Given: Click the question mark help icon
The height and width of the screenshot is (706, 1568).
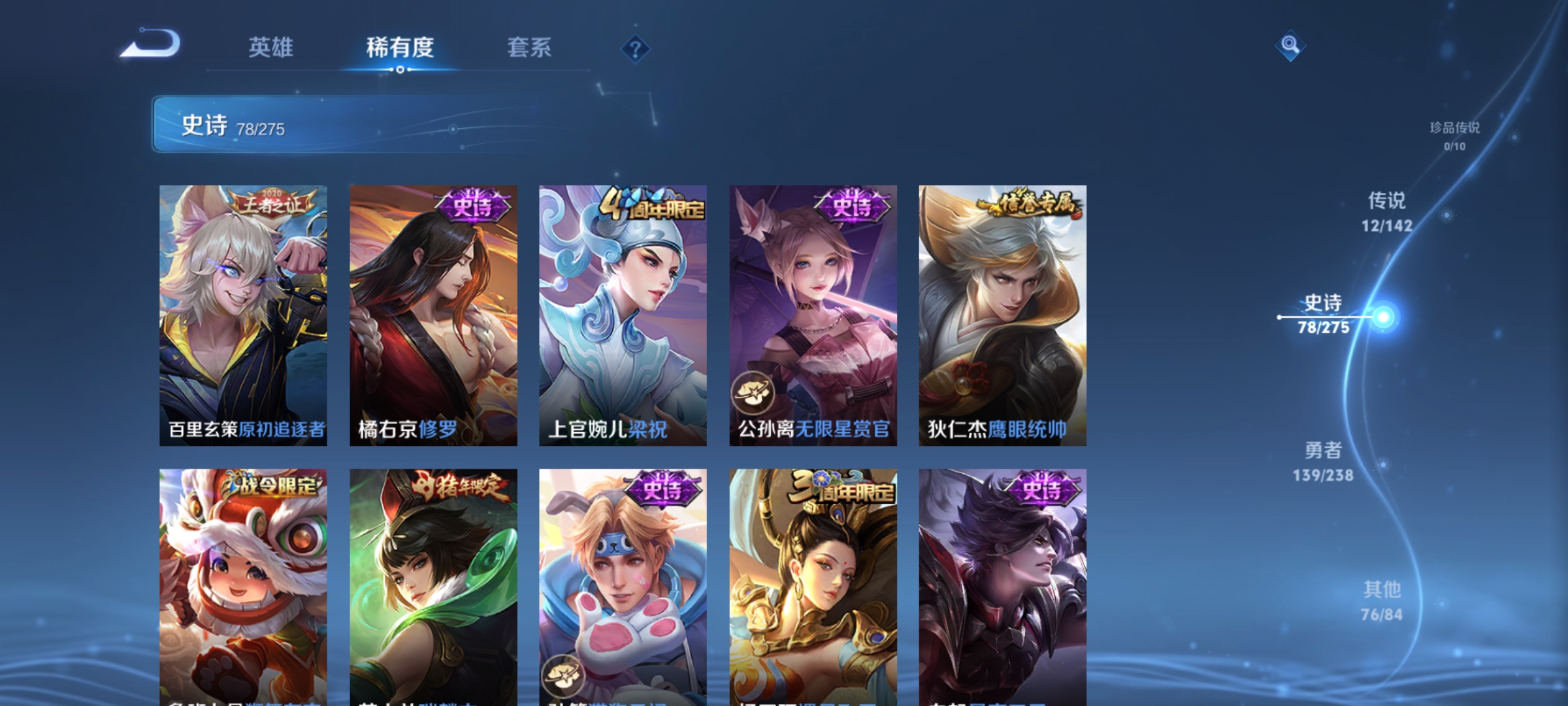Looking at the screenshot, I should [636, 49].
